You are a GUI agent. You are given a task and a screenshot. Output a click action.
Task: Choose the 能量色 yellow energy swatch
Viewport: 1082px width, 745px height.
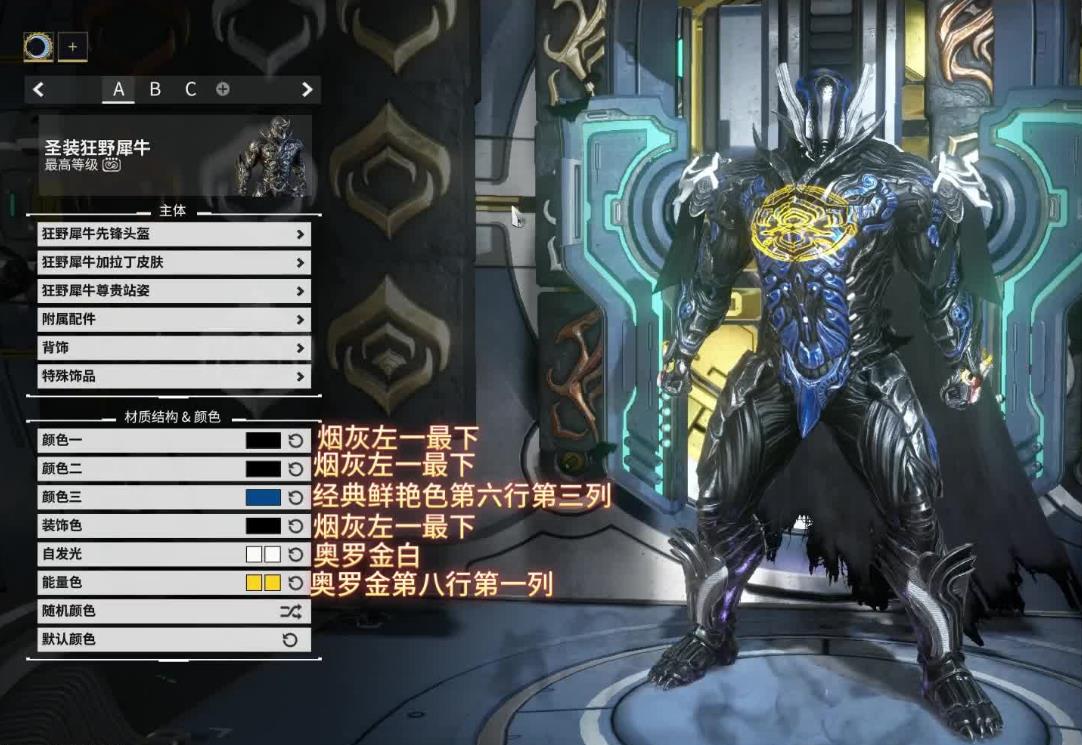[263, 582]
